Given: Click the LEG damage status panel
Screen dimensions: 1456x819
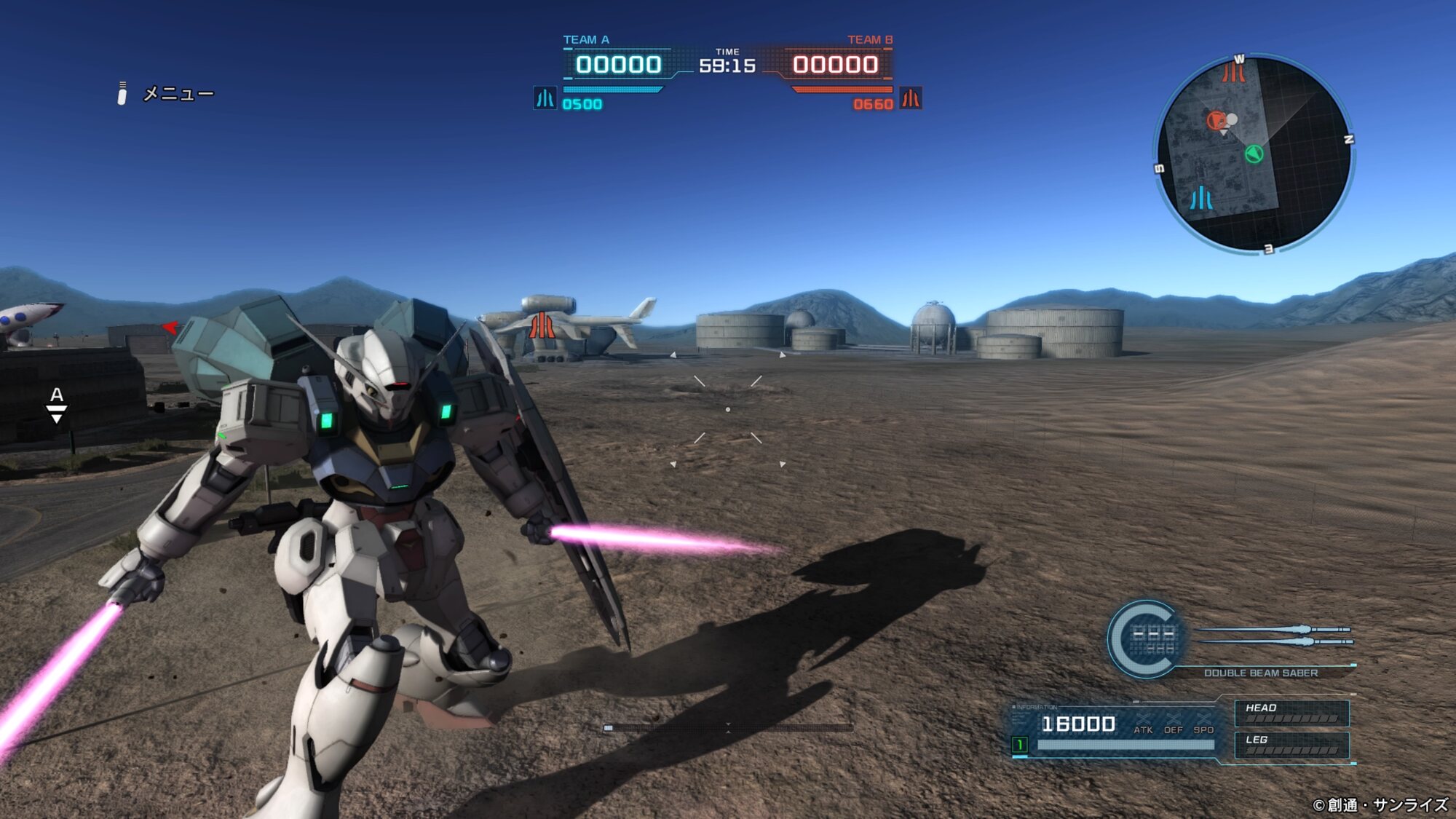Looking at the screenshot, I should point(1291,745).
